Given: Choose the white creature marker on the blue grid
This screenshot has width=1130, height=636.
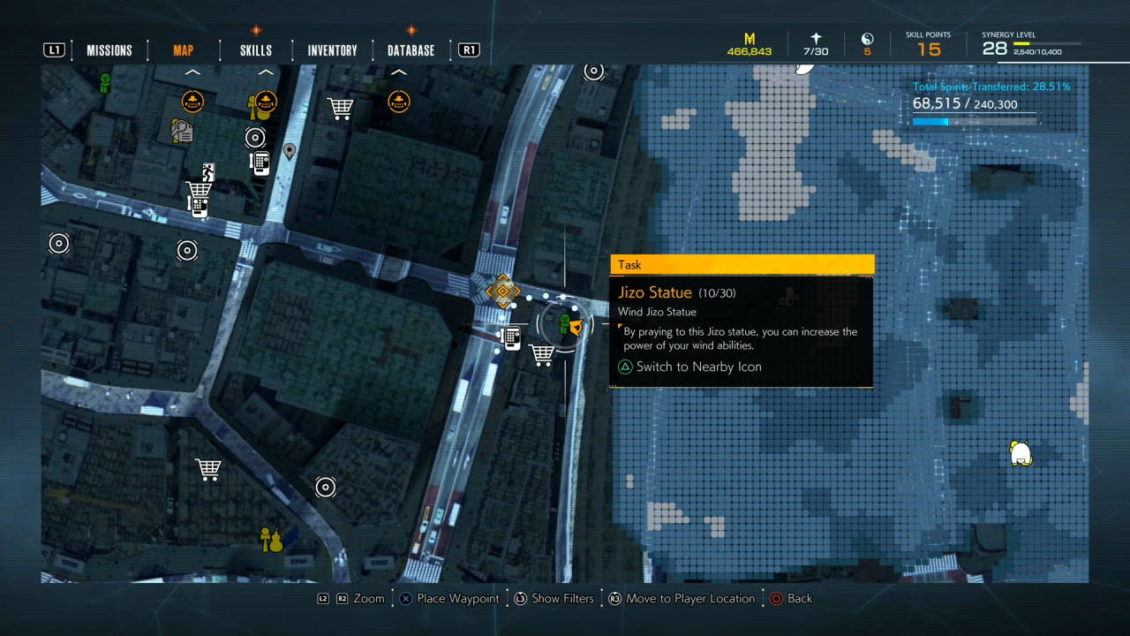Looking at the screenshot, I should 1020,453.
